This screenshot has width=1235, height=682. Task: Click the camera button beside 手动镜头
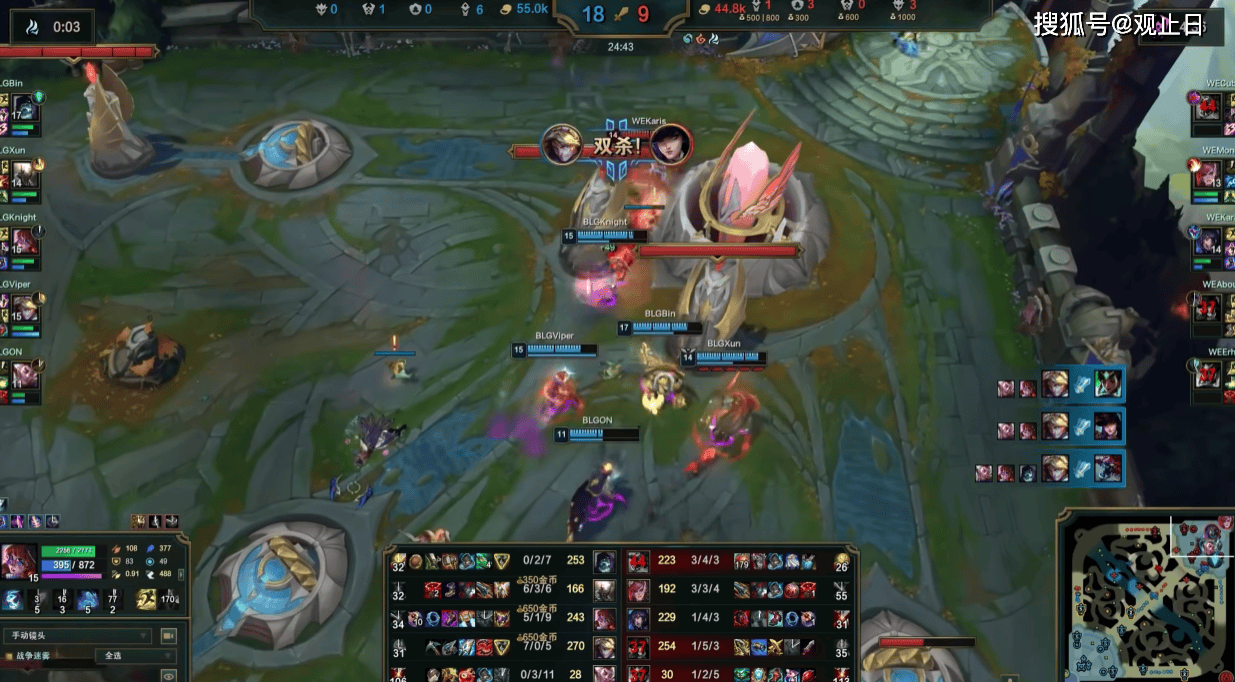tap(168, 636)
